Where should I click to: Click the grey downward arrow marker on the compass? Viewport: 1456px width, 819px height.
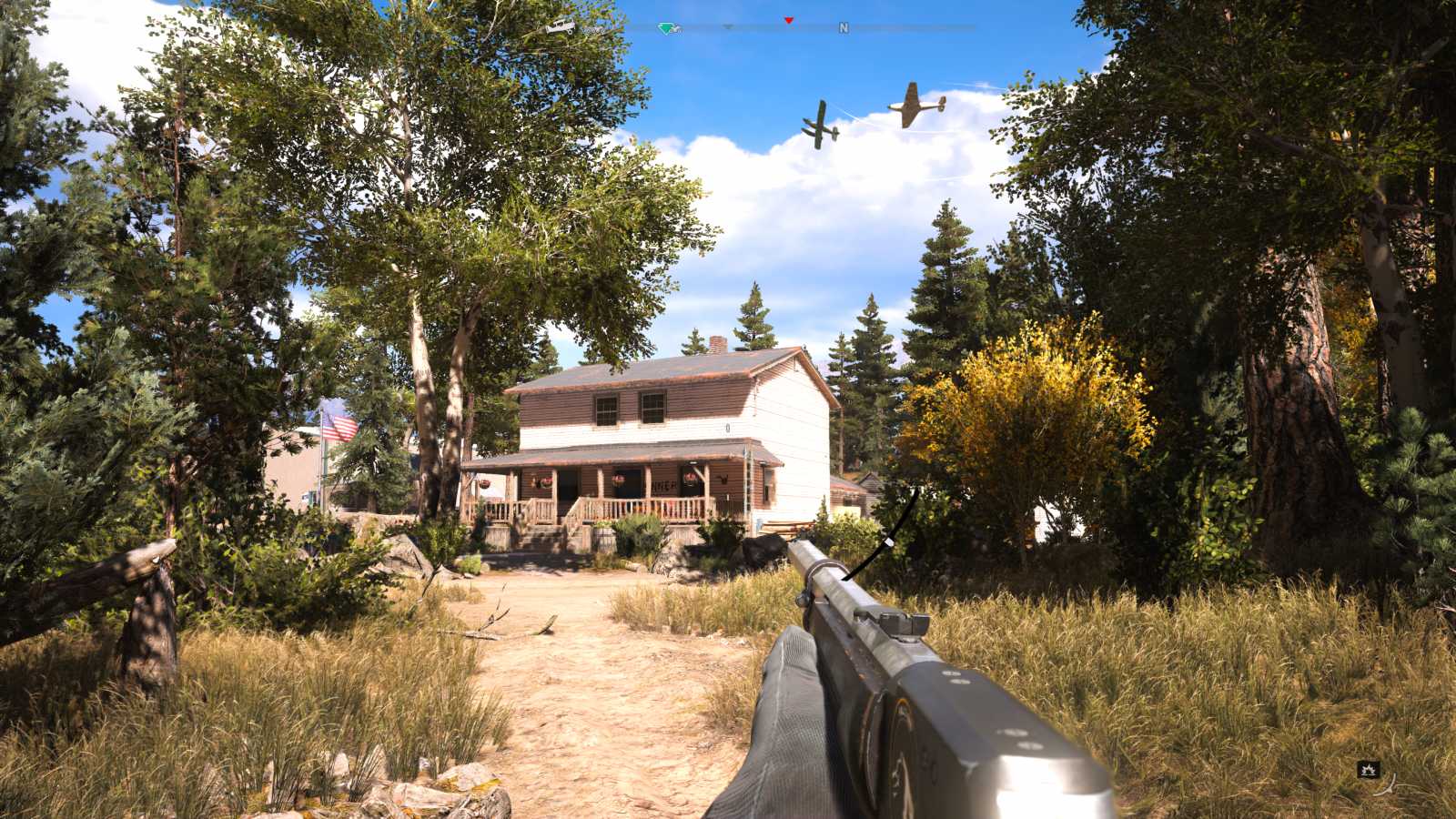coord(728,27)
